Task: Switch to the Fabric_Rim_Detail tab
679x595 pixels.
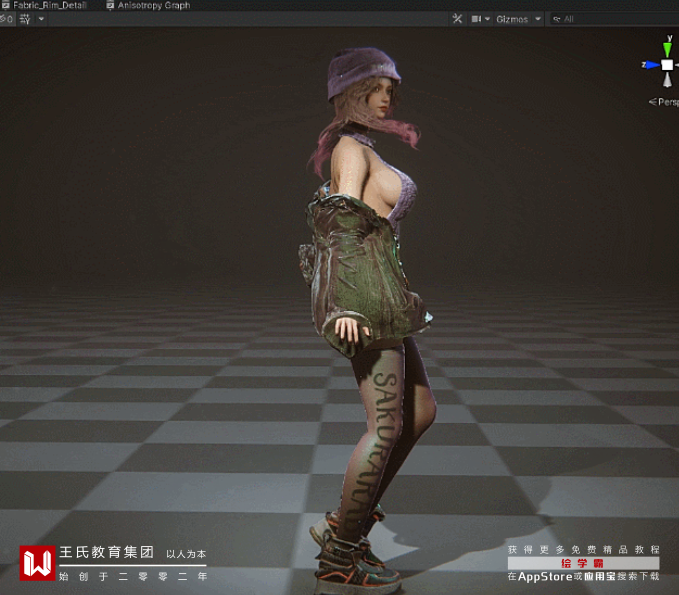Action: [48, 5]
